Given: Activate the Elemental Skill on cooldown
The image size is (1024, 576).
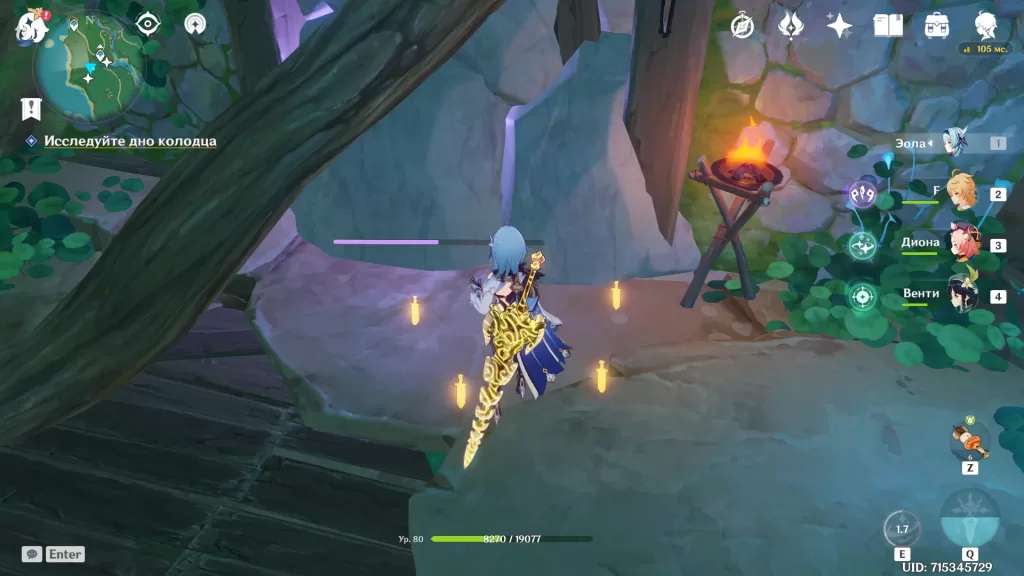Looking at the screenshot, I should [x=902, y=529].
